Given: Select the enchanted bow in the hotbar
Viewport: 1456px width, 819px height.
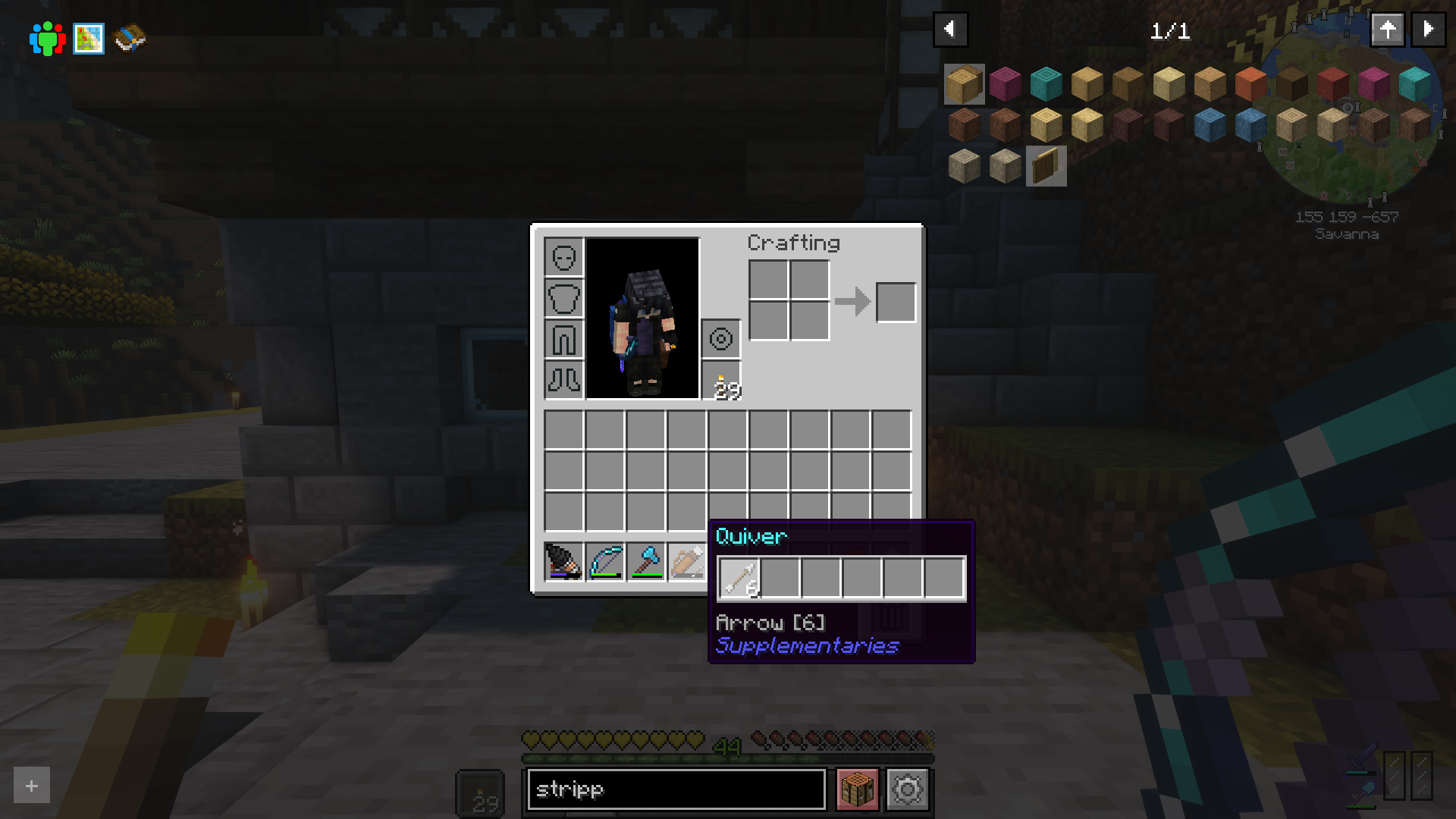Looking at the screenshot, I should [604, 561].
